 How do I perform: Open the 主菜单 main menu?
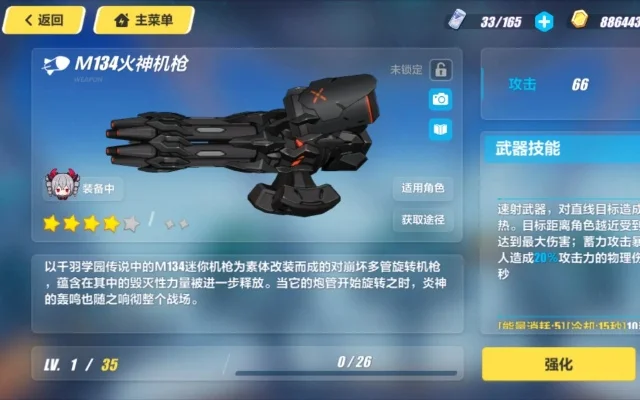(x=144, y=19)
